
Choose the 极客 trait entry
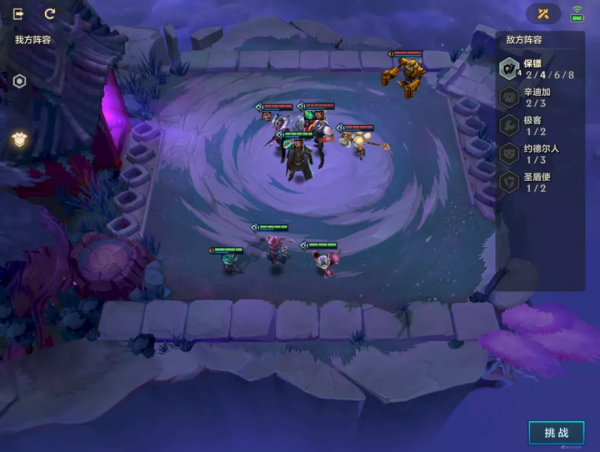(x=538, y=126)
